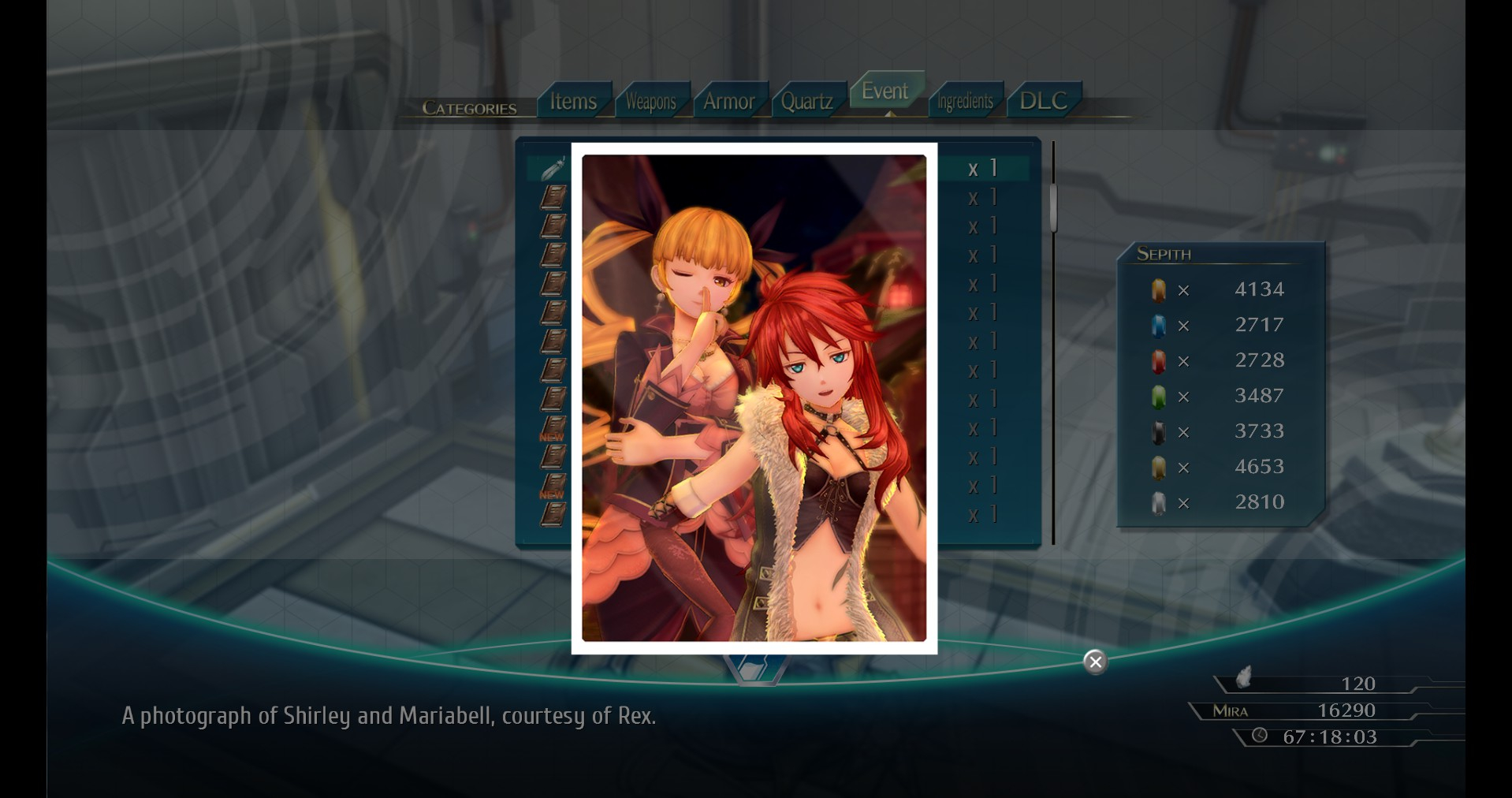Click the Shirley and Mariabell photograph
Viewport: 1512px width, 798px height.
click(x=754, y=398)
